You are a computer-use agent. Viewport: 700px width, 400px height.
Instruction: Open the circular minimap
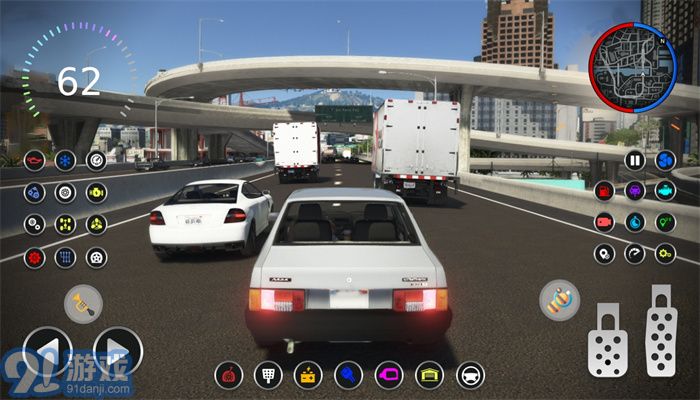(625, 68)
